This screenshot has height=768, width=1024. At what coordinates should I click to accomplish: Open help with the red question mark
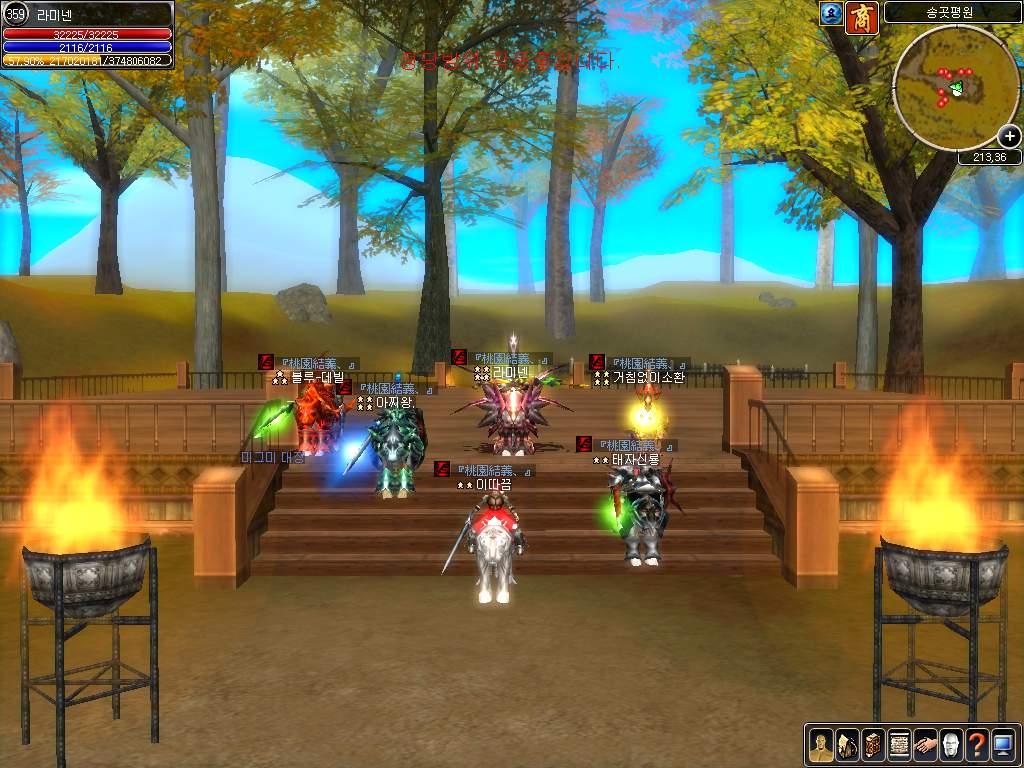(977, 744)
